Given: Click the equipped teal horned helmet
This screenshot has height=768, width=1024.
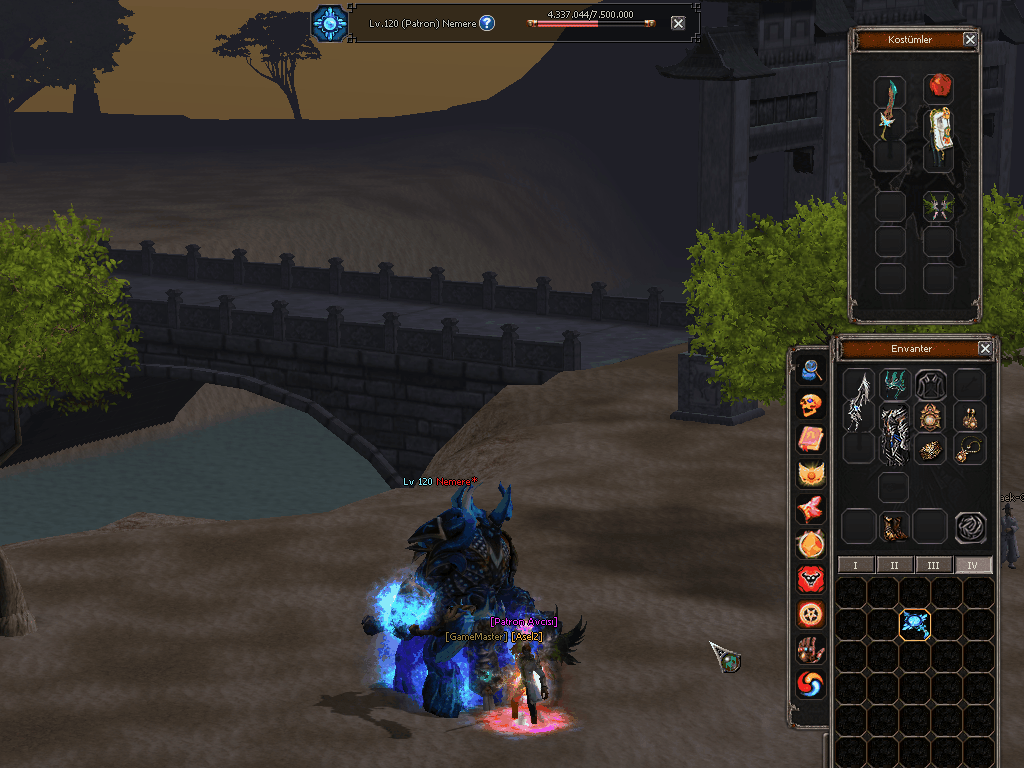Looking at the screenshot, I should [894, 385].
